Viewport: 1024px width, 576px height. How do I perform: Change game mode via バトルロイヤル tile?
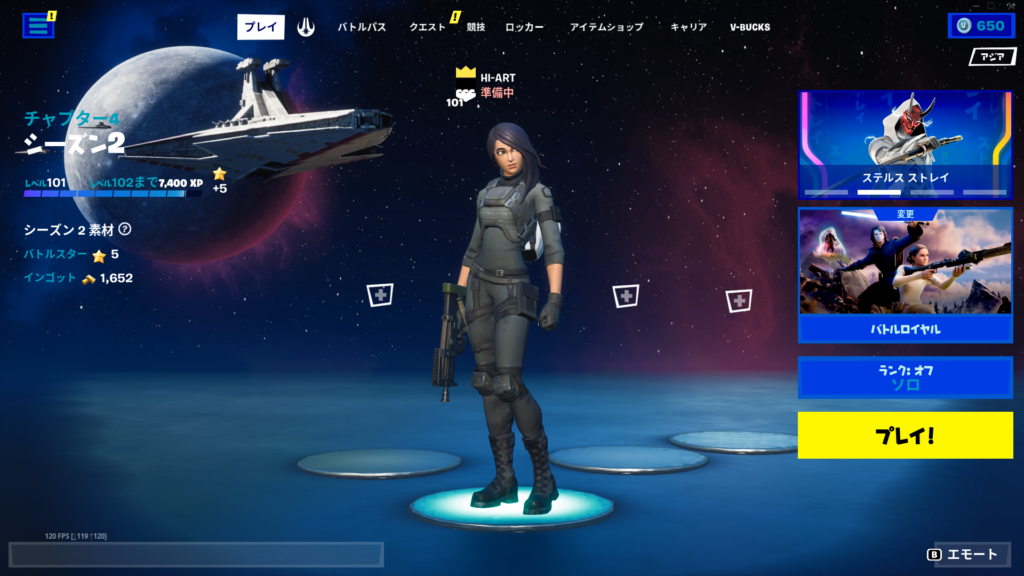(905, 275)
